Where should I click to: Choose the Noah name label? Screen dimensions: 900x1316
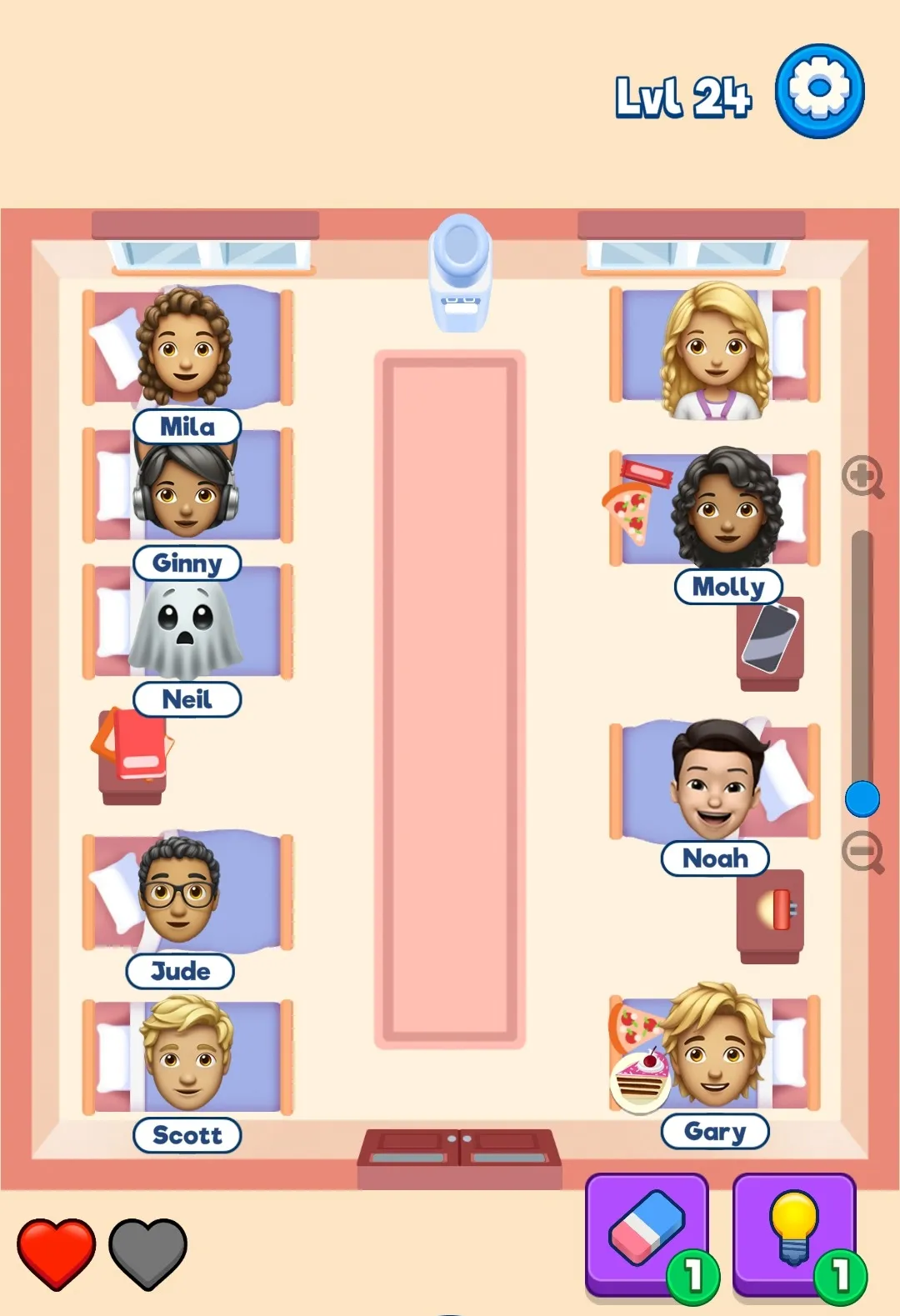pos(715,858)
